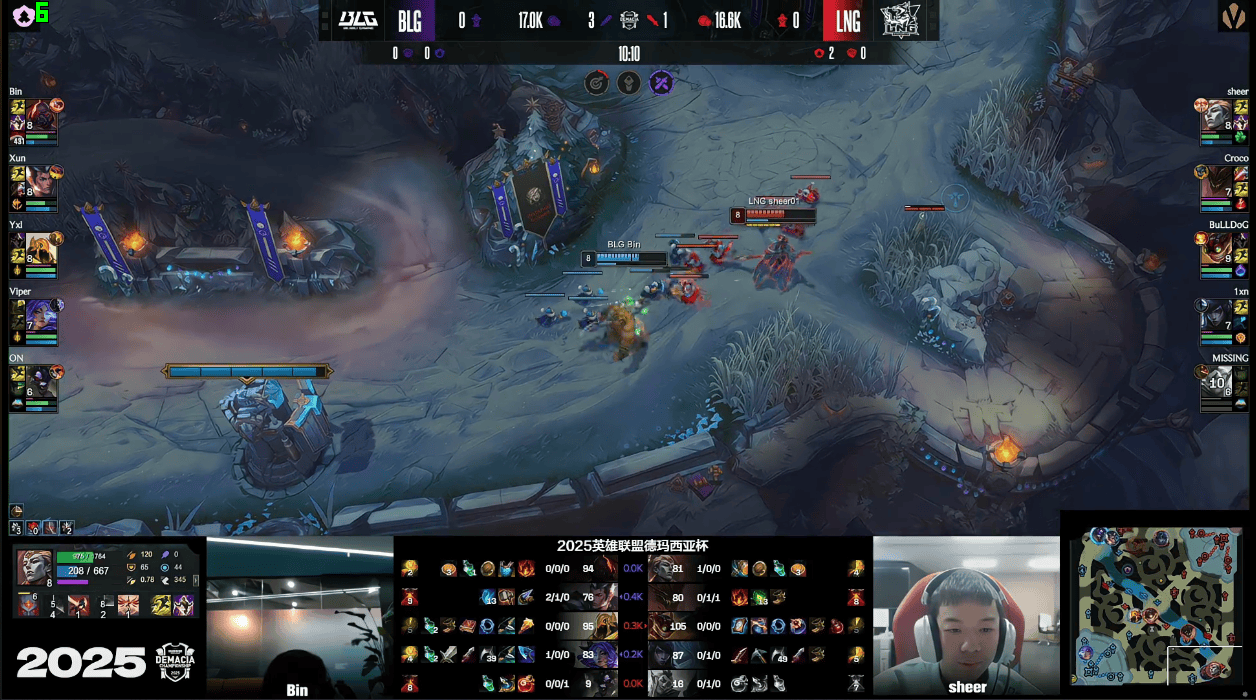The width and height of the screenshot is (1256, 700).
Task: Select sheer's portrait in the right team list
Action: [1214, 113]
